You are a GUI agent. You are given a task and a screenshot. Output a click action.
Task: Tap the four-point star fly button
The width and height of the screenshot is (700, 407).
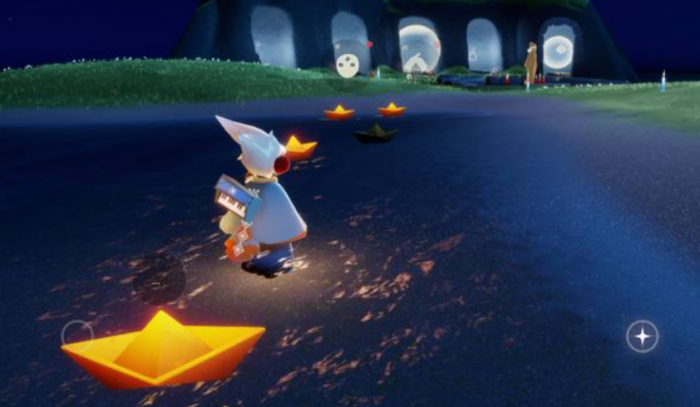[x=642, y=336]
